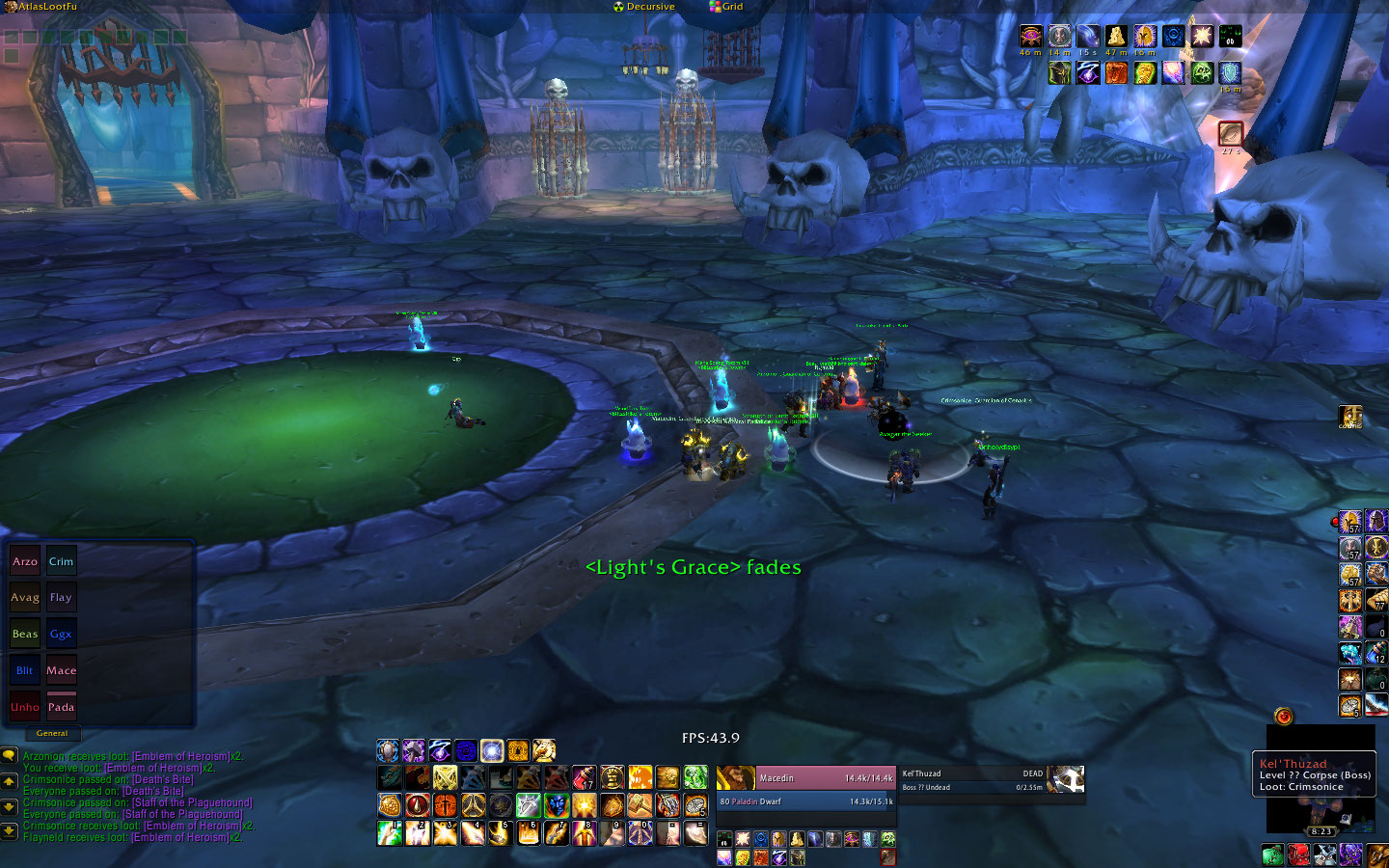Click the cheese food buff icon

[x=1117, y=37]
